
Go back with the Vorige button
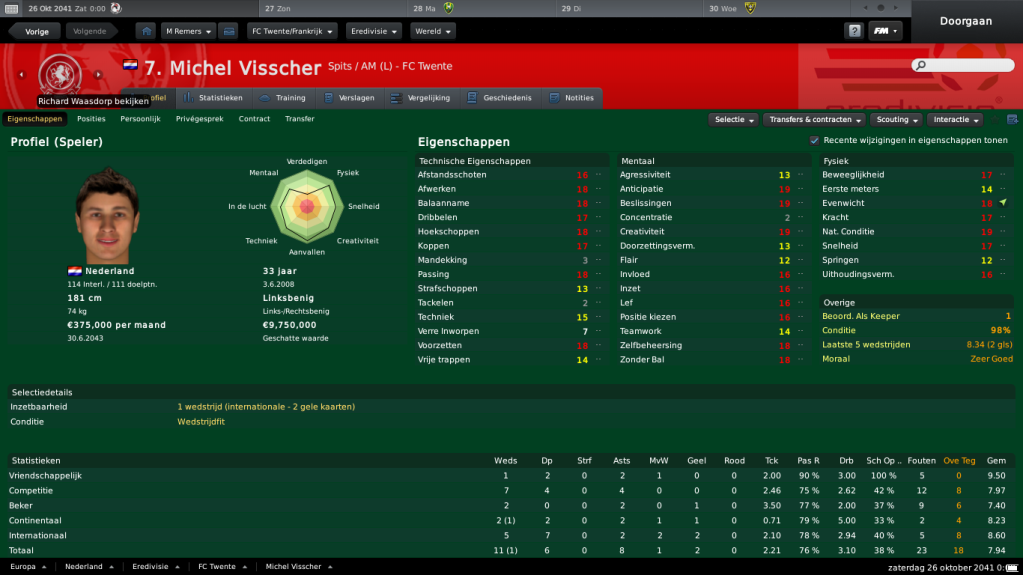click(36, 31)
